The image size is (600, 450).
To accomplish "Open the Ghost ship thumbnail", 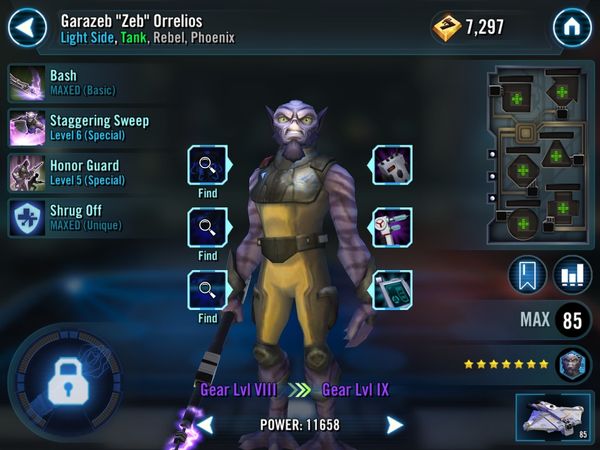I will point(553,416).
